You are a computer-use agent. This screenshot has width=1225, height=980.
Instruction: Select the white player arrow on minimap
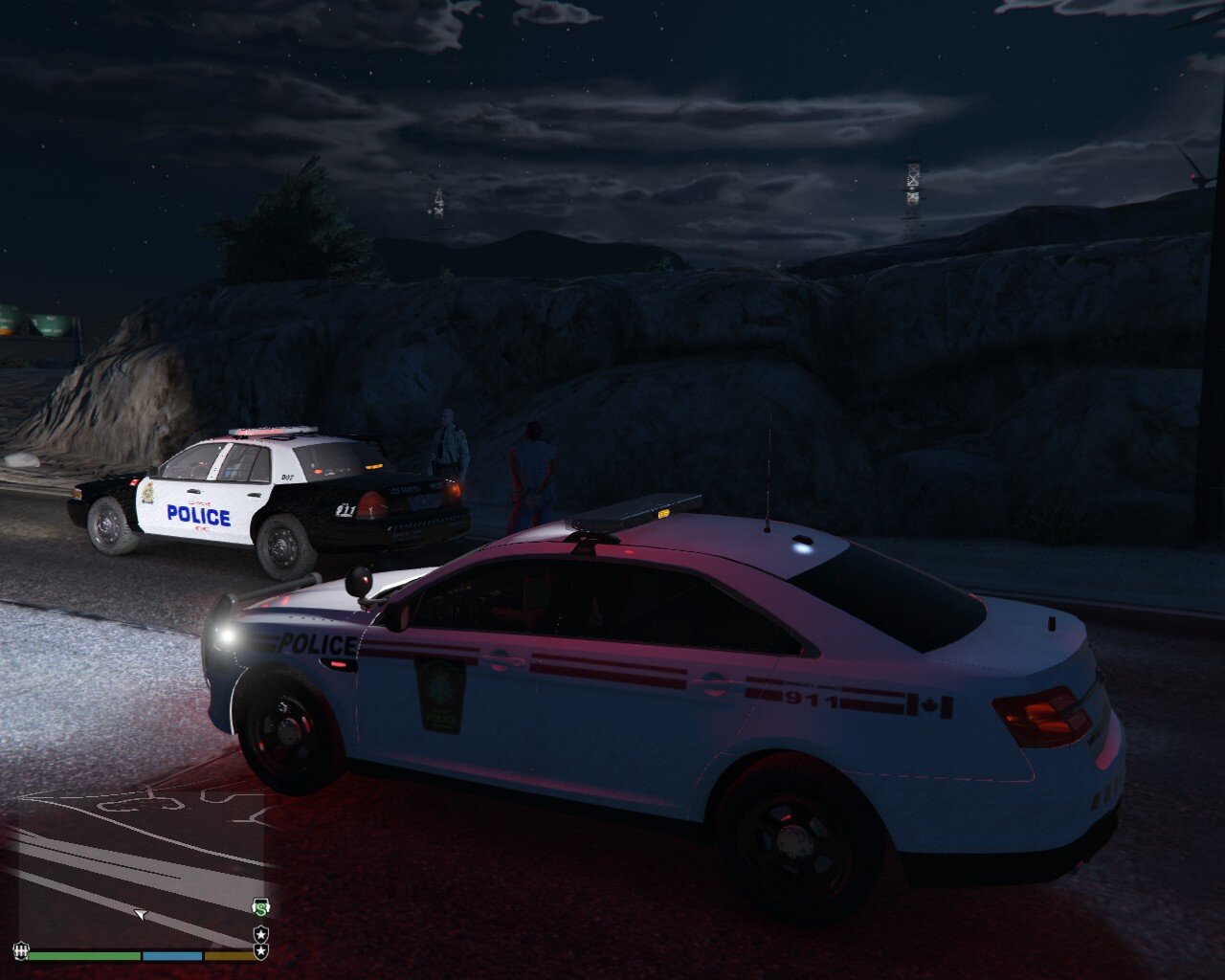(x=141, y=915)
